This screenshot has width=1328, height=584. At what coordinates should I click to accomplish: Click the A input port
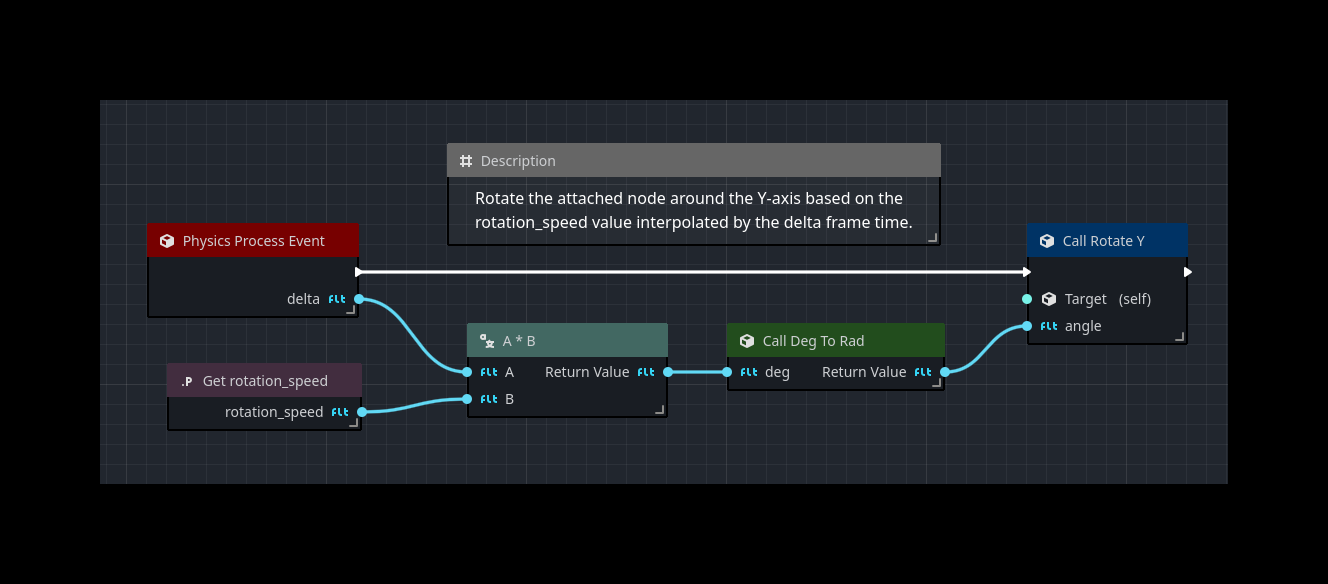click(467, 372)
